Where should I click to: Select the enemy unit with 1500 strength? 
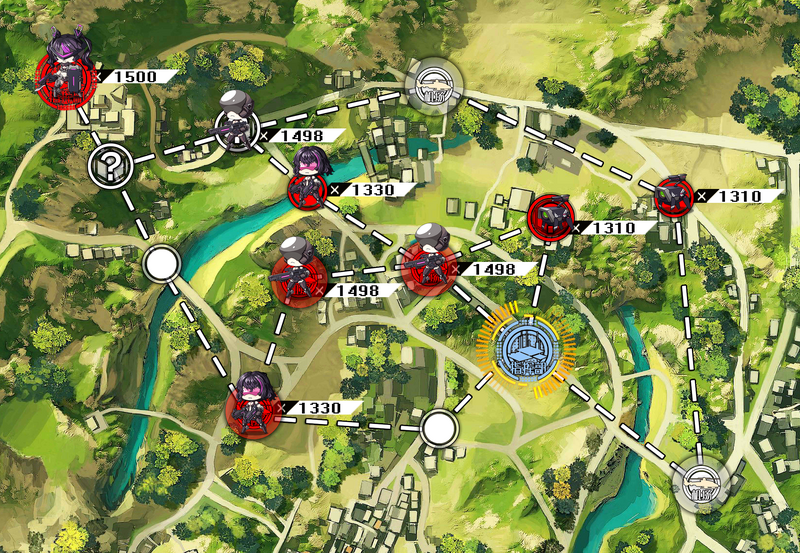point(65,75)
